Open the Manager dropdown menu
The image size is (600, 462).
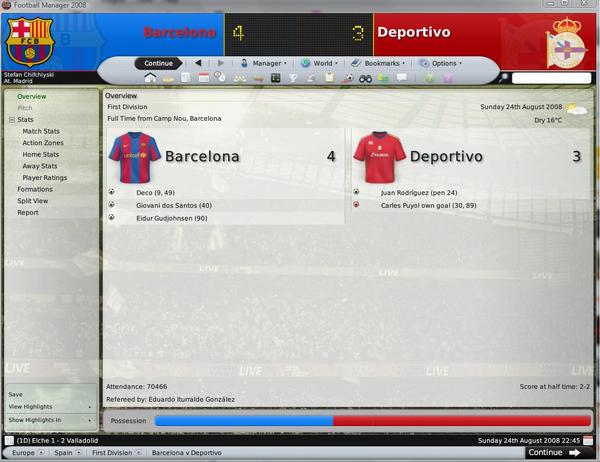click(263, 63)
